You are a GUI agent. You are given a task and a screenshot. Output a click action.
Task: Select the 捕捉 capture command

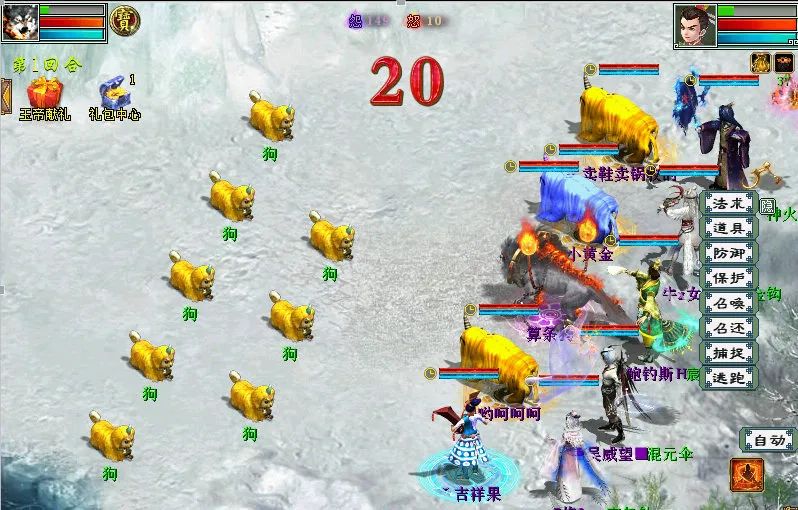729,353
